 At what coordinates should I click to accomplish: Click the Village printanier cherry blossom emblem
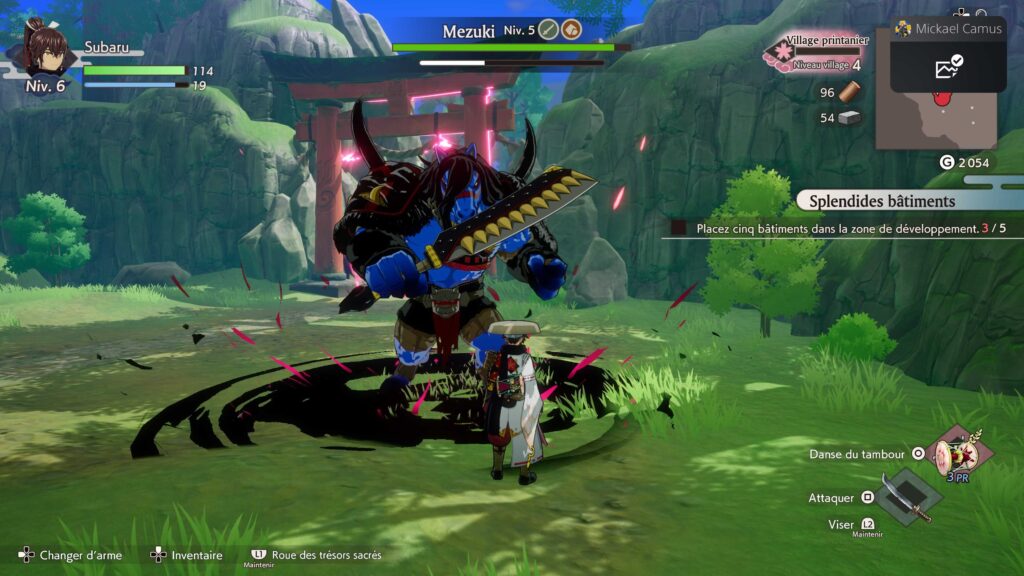780,53
